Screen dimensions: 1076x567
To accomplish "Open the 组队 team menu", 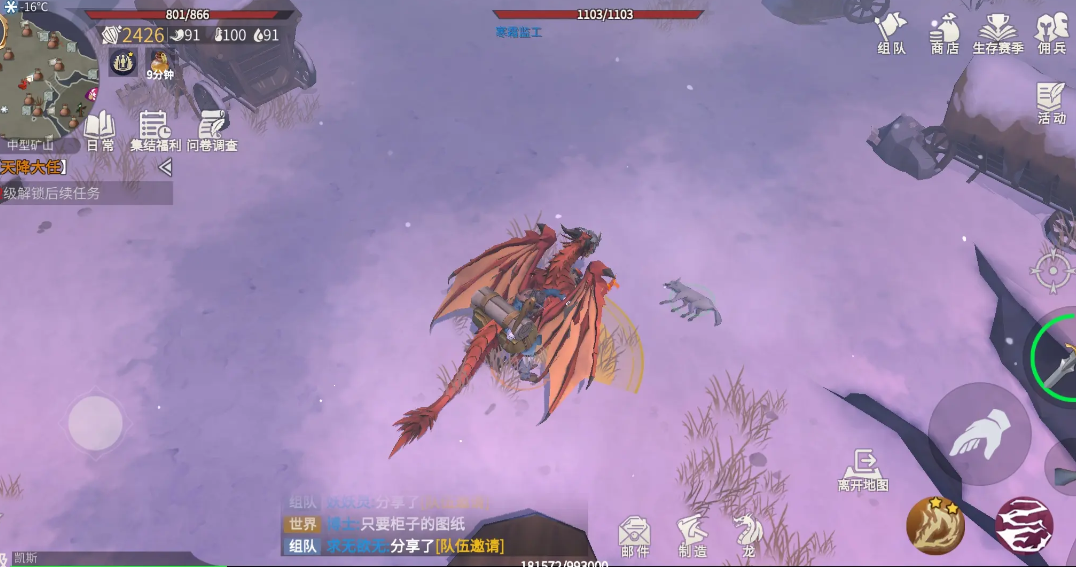I will pos(890,33).
